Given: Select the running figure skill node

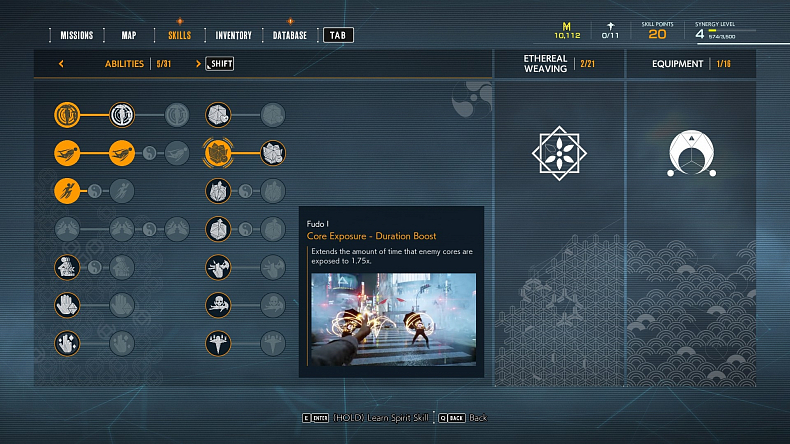Looking at the screenshot, I should pos(67,190).
